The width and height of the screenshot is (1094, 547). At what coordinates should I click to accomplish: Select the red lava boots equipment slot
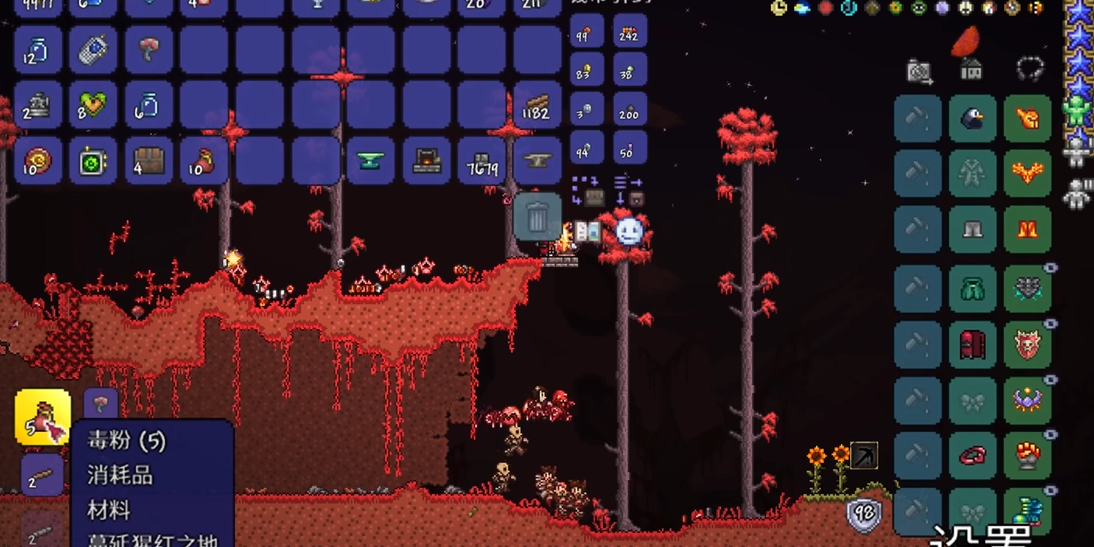[1027, 231]
